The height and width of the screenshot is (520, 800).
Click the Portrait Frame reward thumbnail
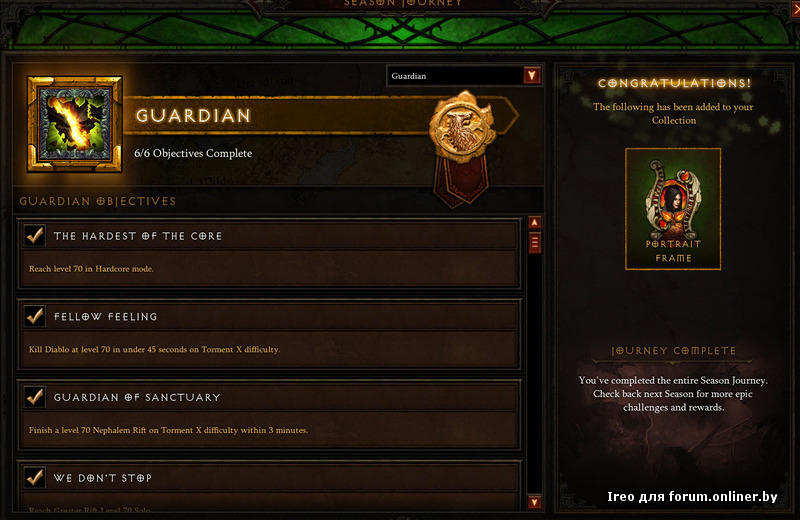click(673, 208)
